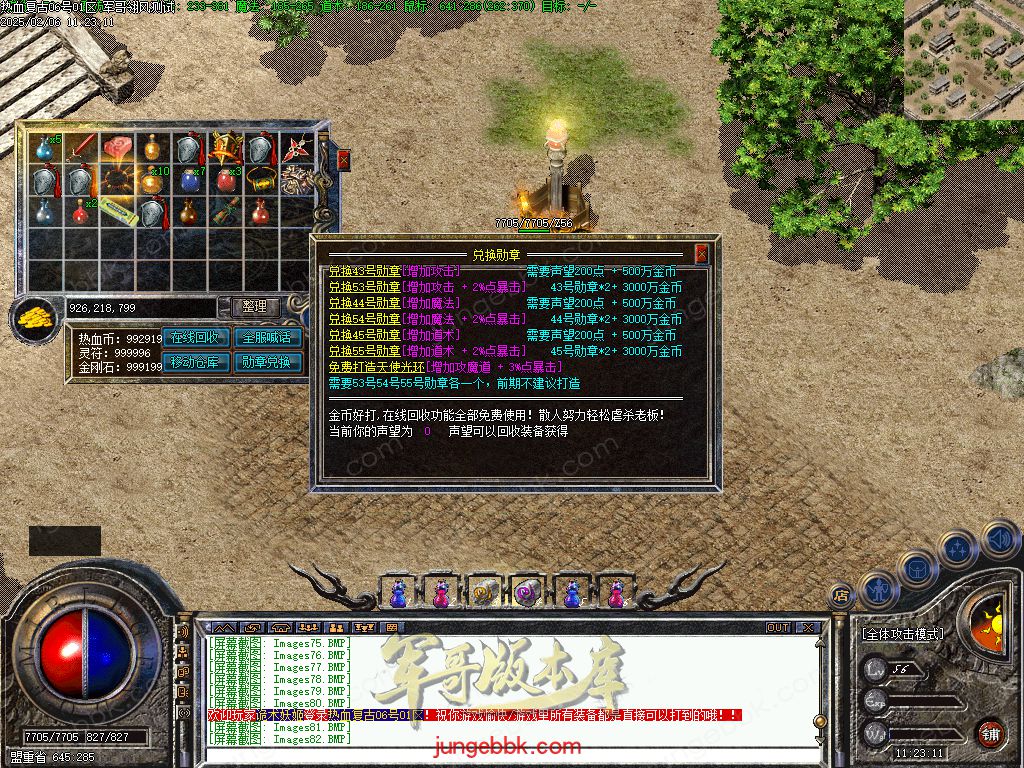Open 勋章兑换 medal exchange
Image resolution: width=1024 pixels, height=768 pixels.
click(x=267, y=363)
